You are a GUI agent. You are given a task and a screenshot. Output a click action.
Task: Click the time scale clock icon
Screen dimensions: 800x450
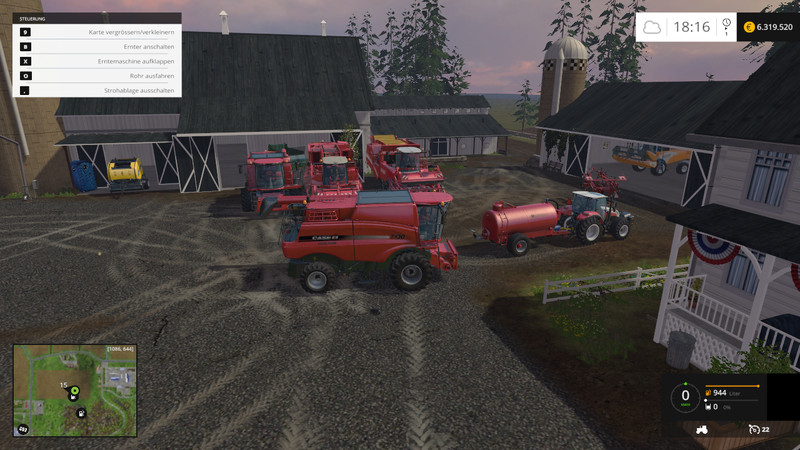tap(726, 24)
